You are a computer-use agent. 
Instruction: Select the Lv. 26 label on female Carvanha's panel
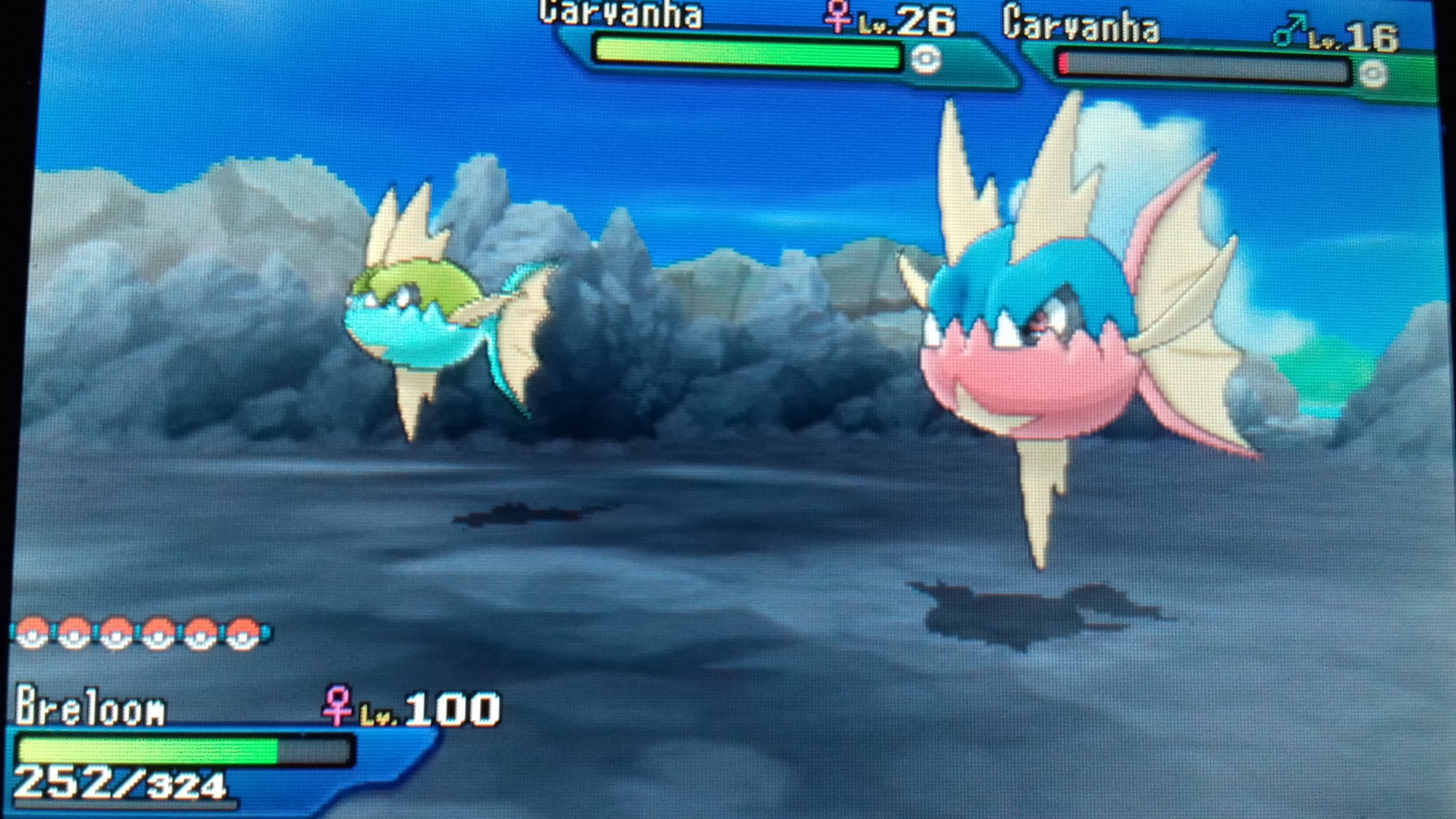point(906,19)
